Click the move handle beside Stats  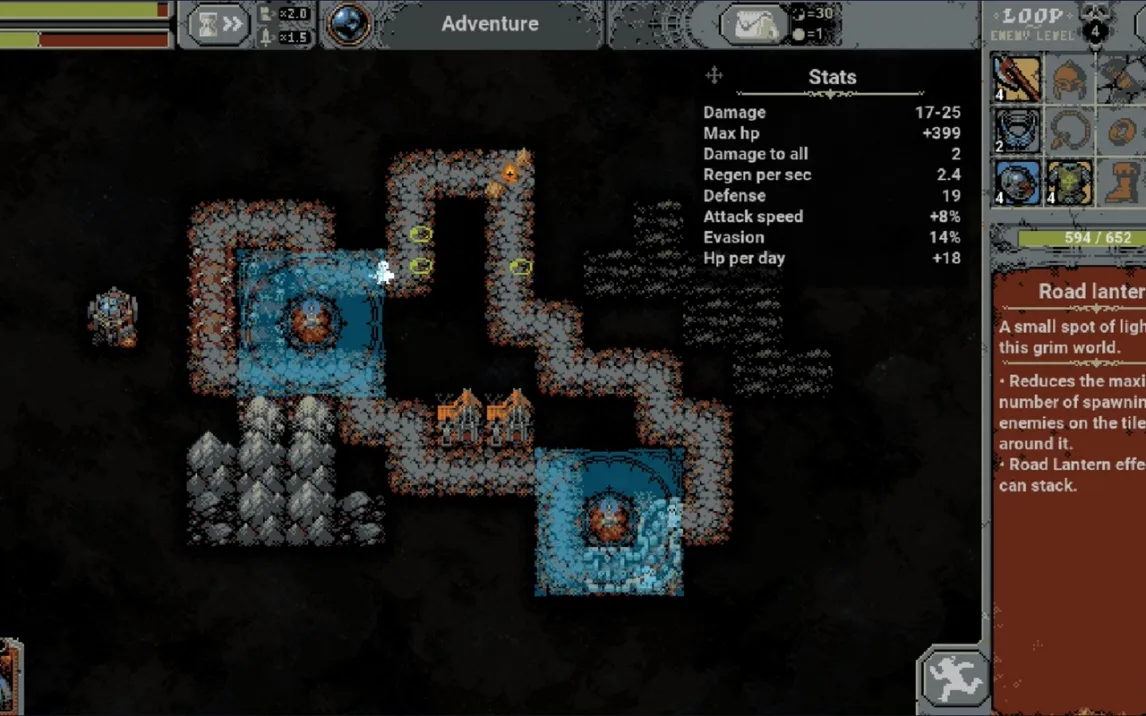(x=714, y=76)
